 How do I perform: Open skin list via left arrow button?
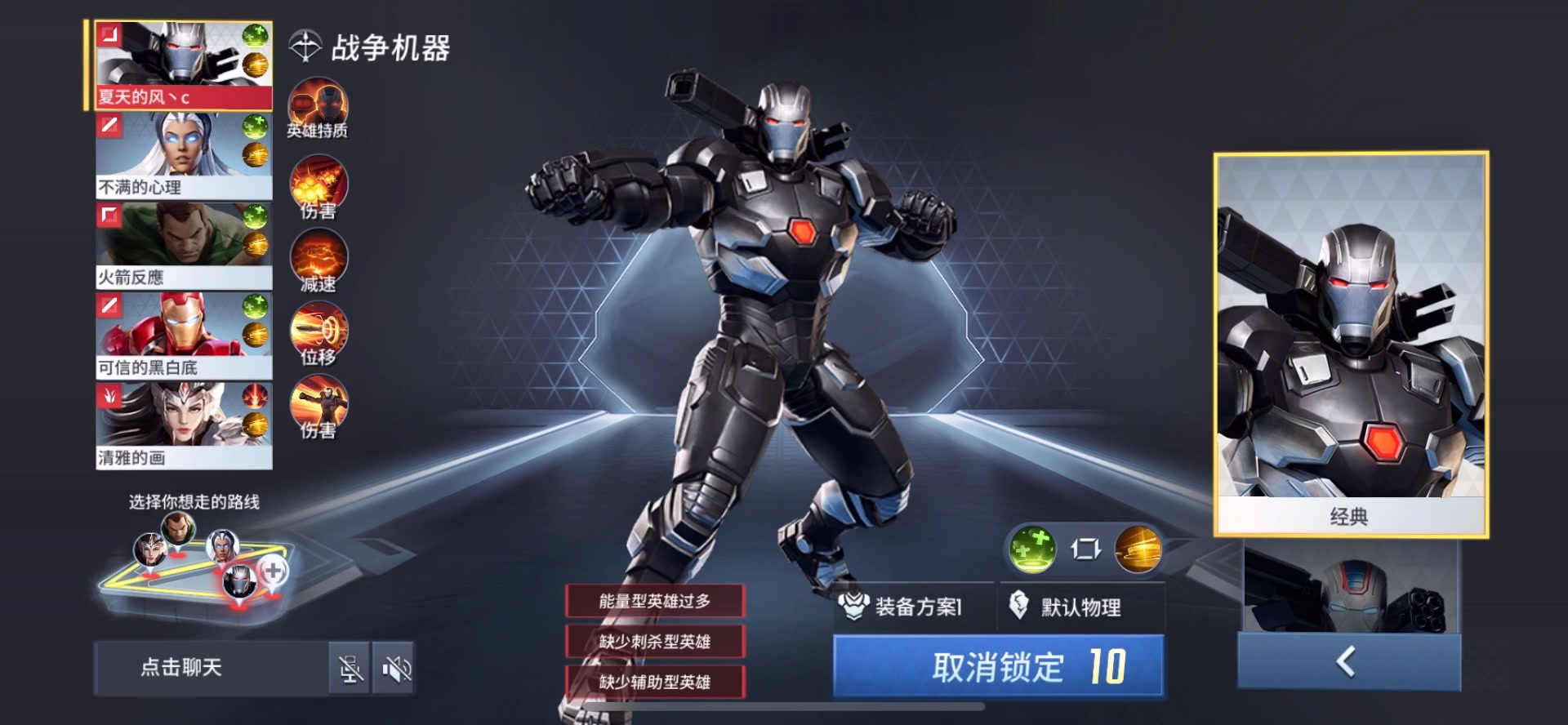click(1348, 660)
